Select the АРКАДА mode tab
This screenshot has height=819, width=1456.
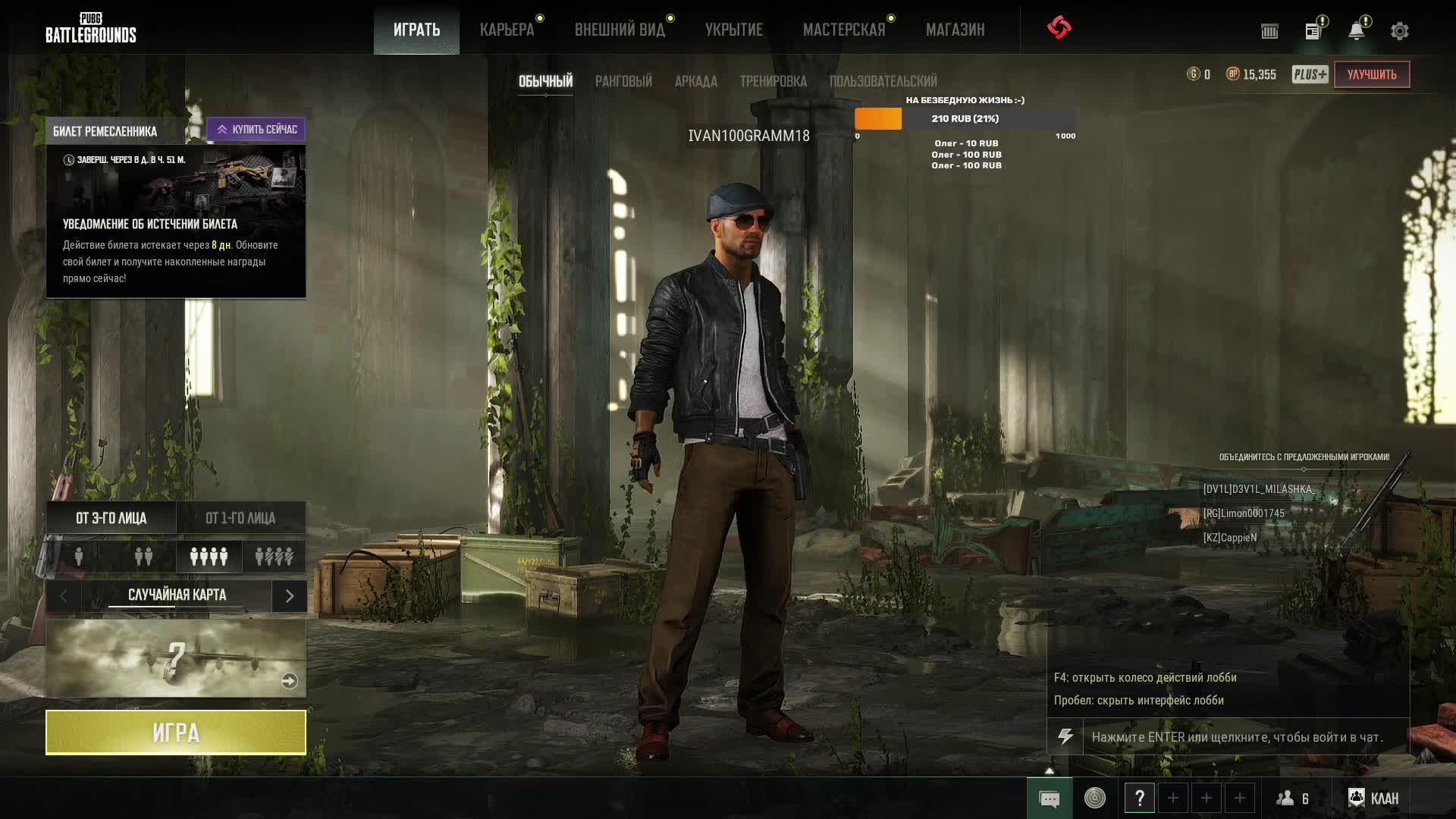[695, 81]
